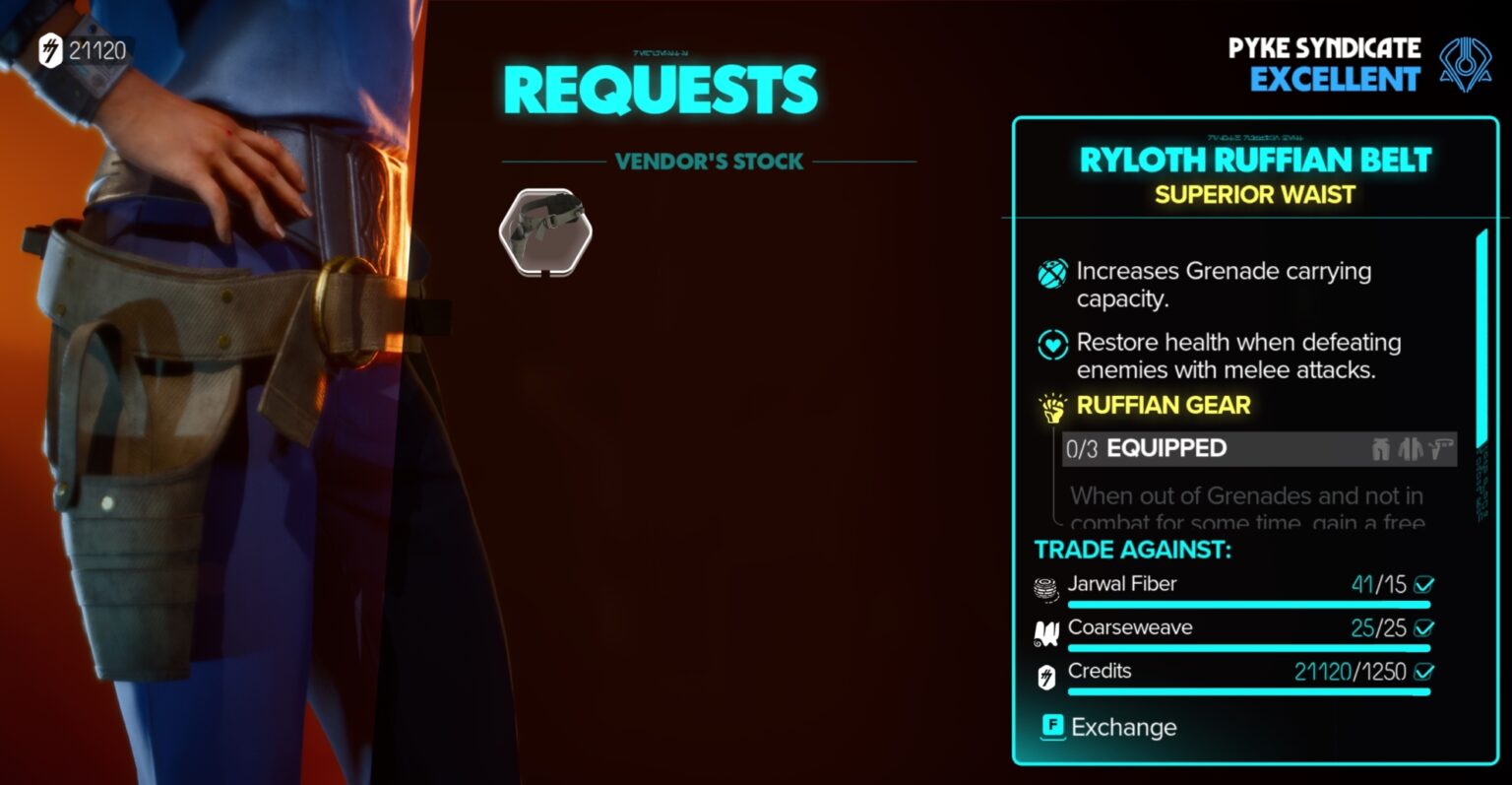Screen dimensions: 1512x785
Task: Click the Grenade carrying capacity perk icon
Action: point(1050,273)
